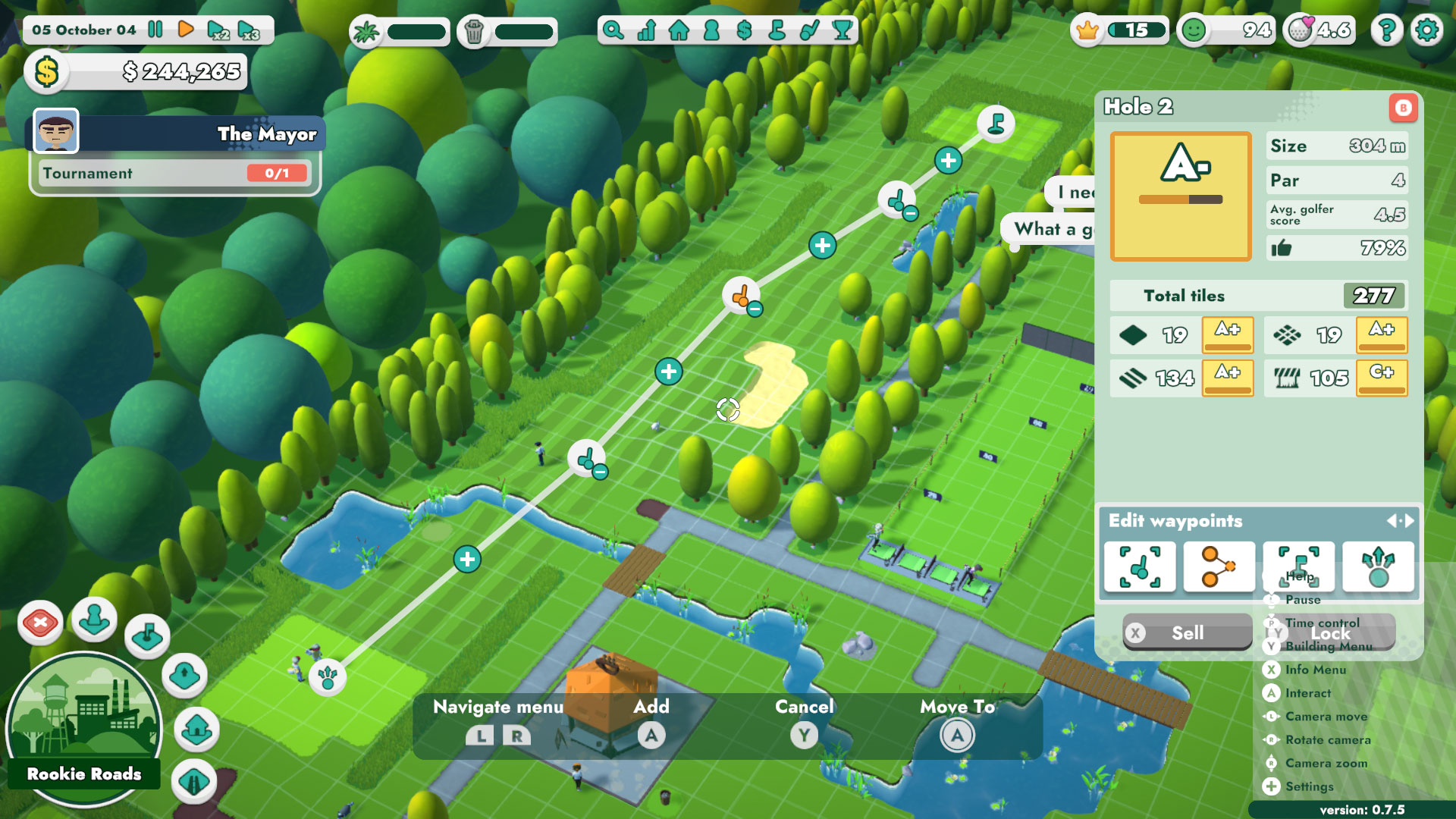Pause the game clock

click(155, 30)
